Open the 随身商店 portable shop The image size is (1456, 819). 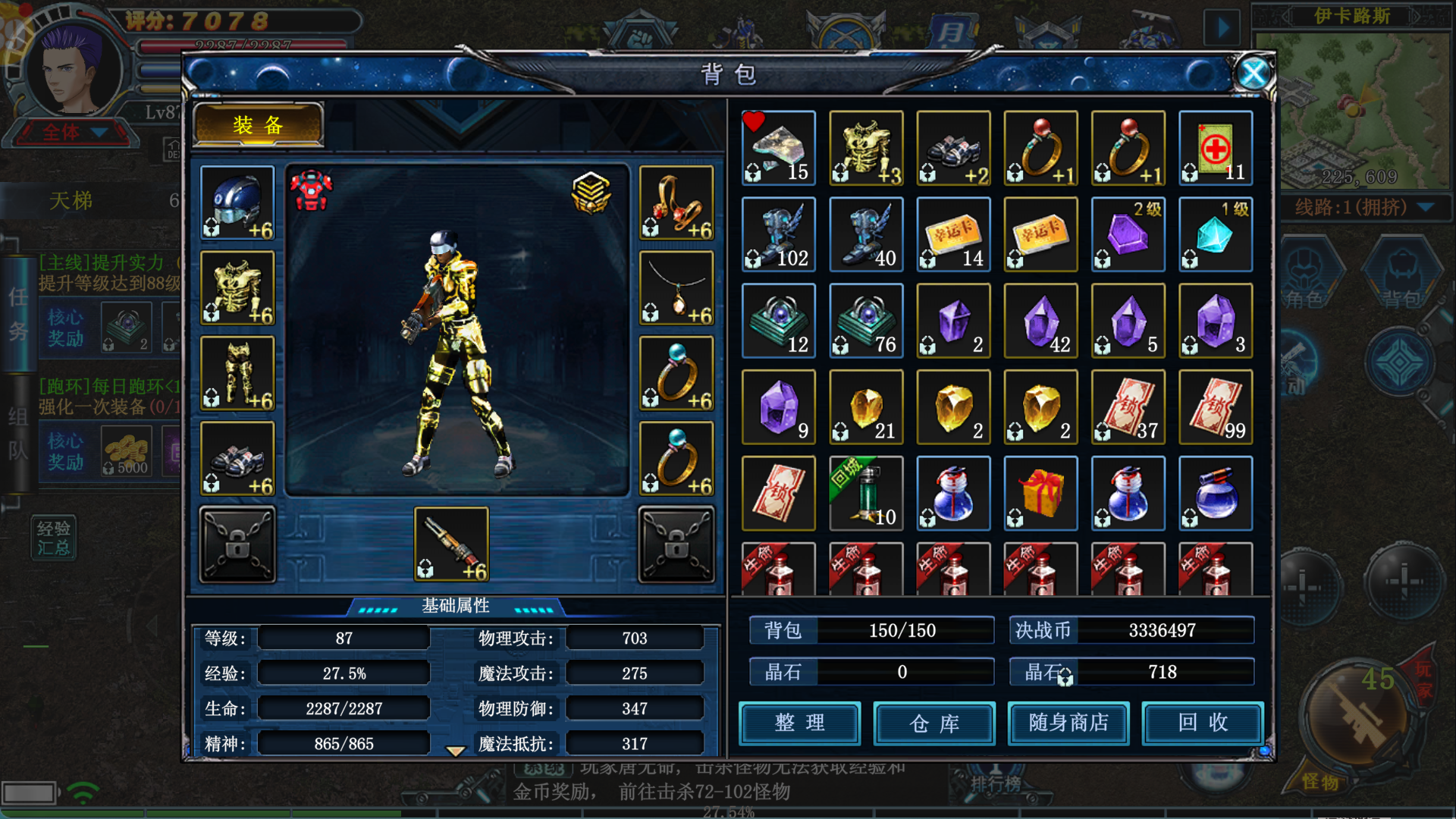[1068, 723]
